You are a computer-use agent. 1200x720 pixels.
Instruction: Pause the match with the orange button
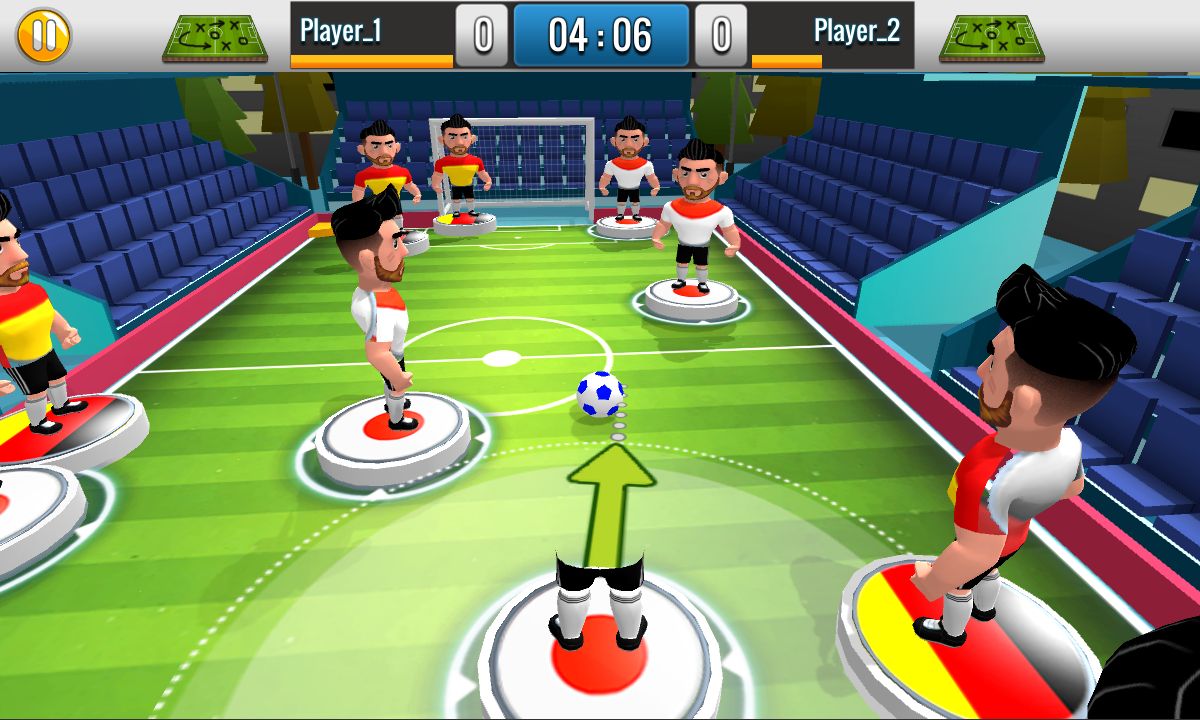(43, 35)
